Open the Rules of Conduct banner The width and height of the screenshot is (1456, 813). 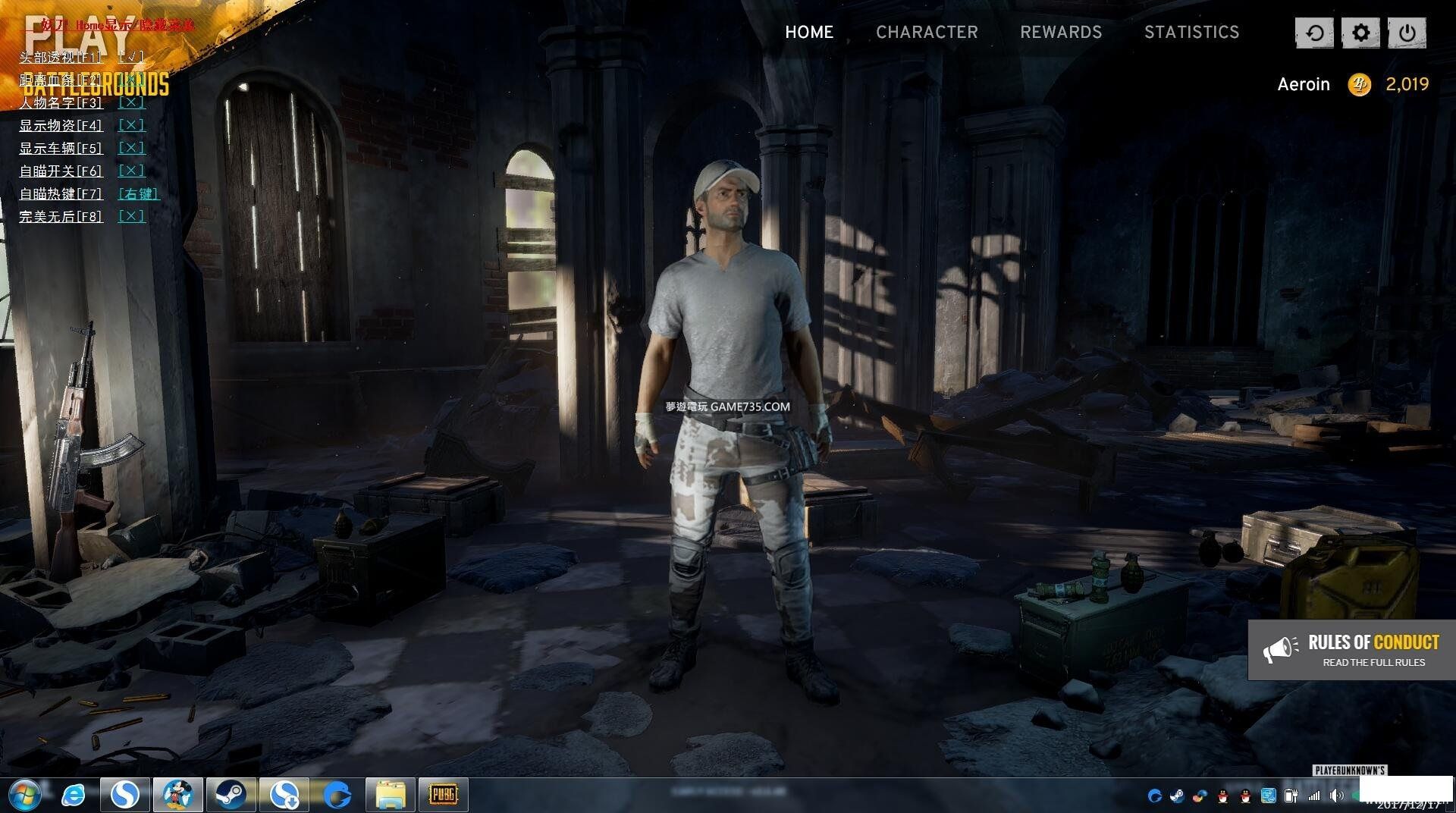pyautogui.click(x=1351, y=650)
